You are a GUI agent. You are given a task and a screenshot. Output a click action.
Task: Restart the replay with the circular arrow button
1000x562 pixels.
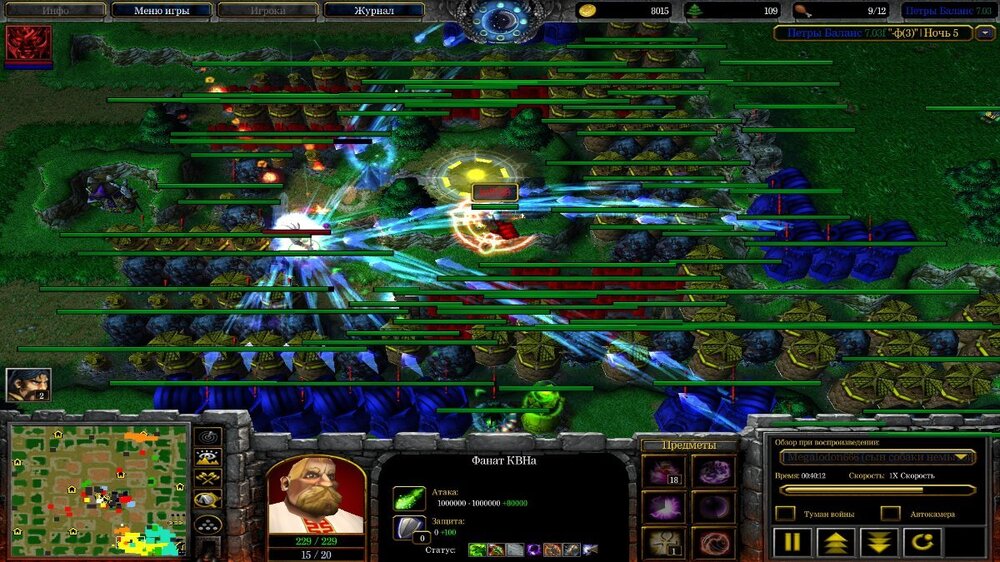click(923, 543)
